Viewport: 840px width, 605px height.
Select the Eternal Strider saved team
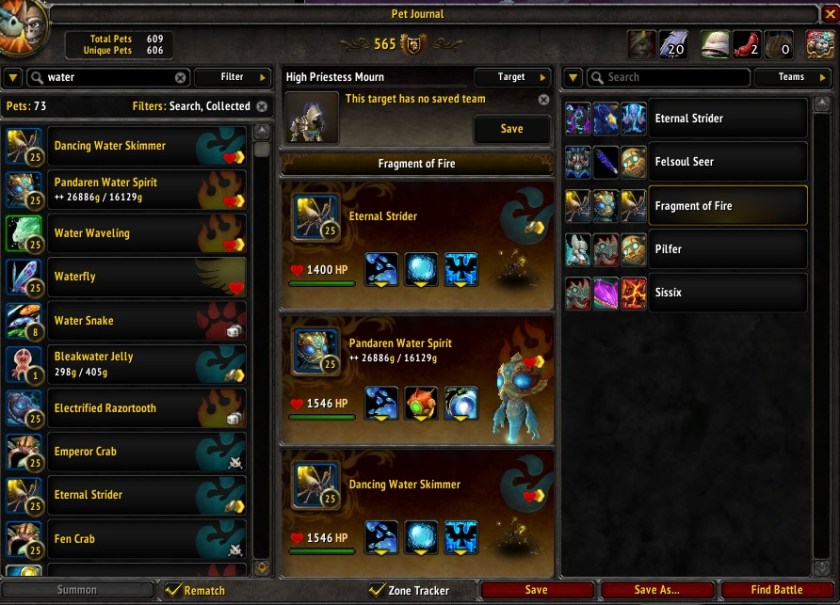pos(727,118)
